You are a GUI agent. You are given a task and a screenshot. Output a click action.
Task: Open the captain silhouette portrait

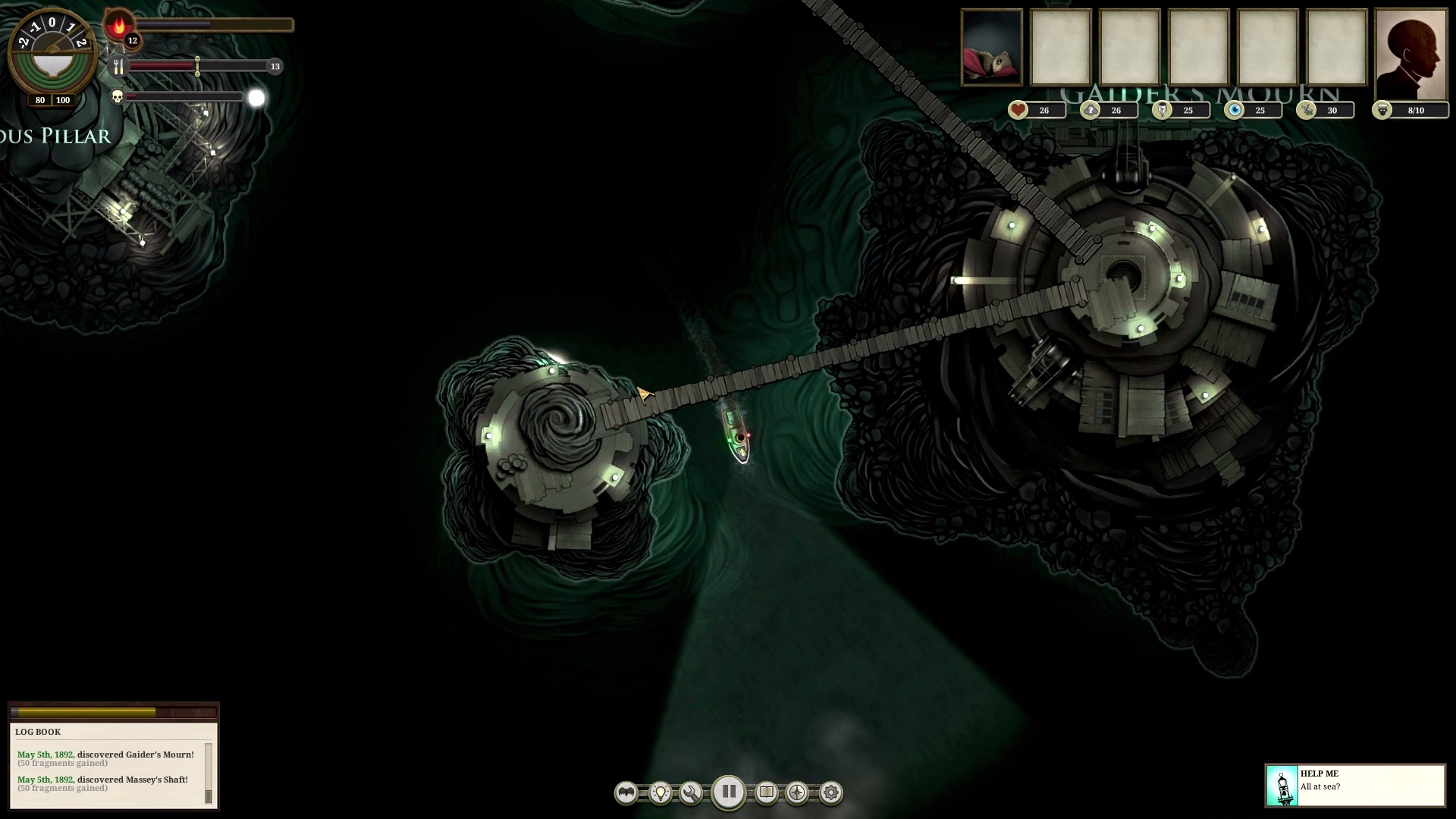point(1410,55)
